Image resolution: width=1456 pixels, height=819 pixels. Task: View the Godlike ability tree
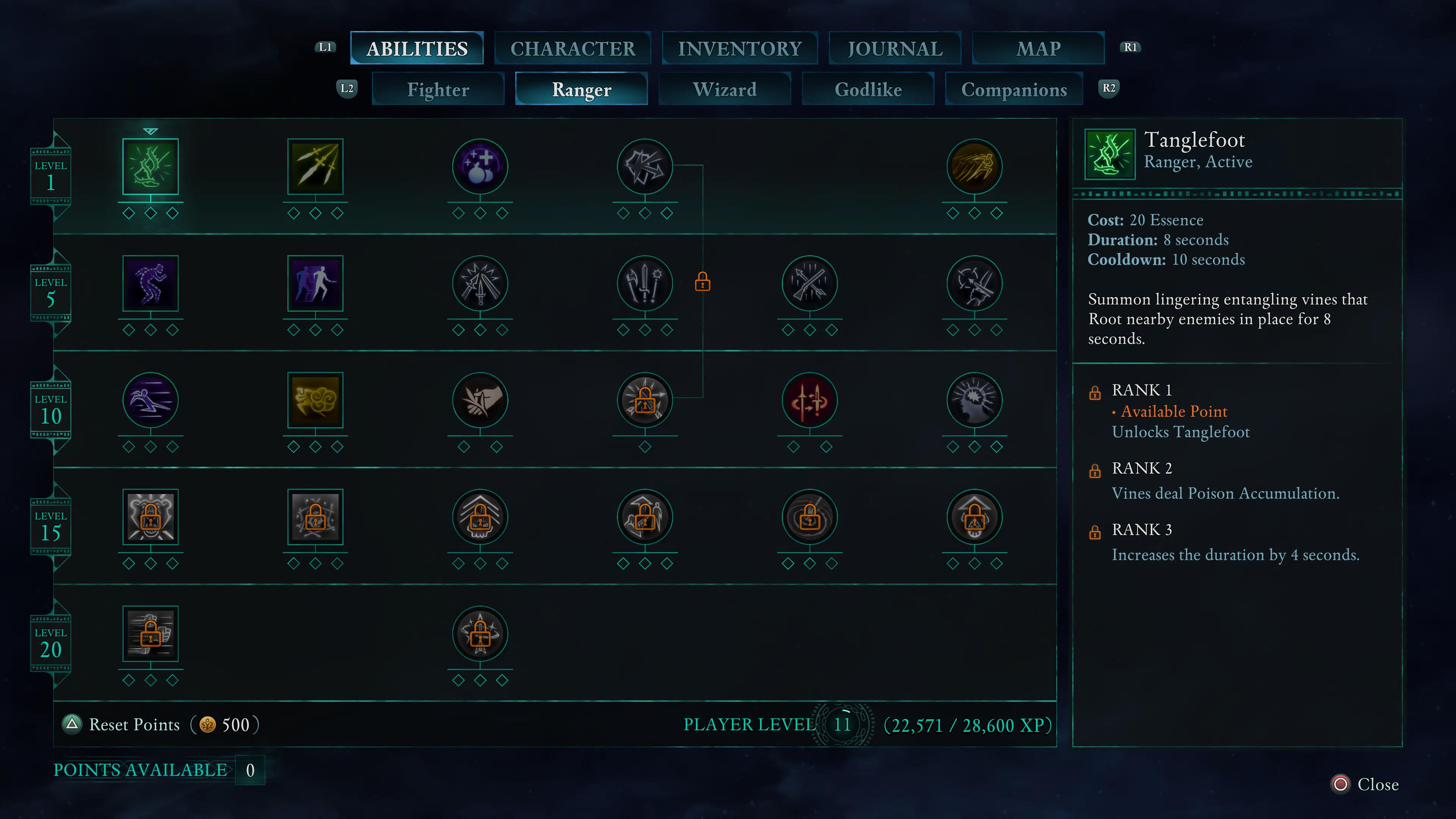click(x=868, y=89)
